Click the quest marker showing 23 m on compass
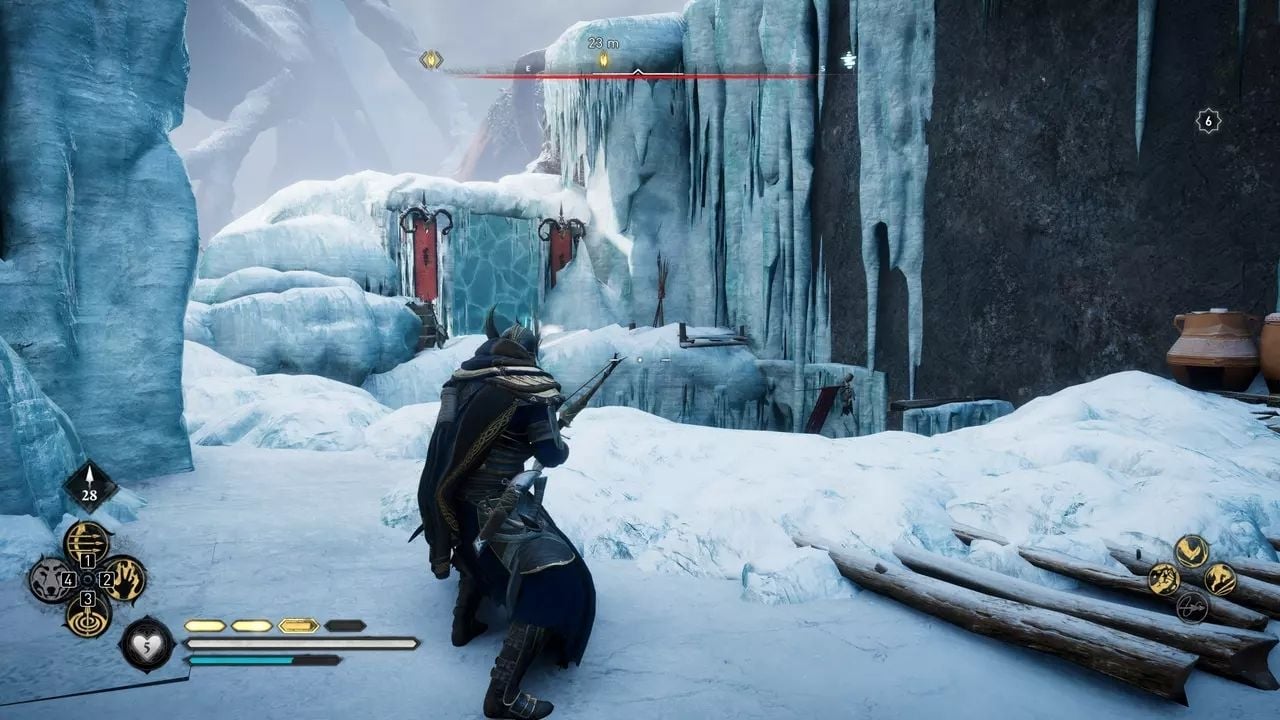 603,60
